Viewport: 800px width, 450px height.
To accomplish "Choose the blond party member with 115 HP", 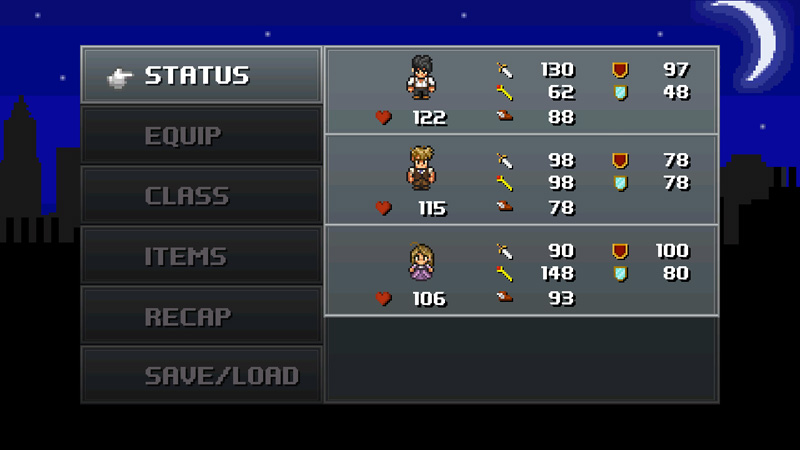I will (421, 167).
